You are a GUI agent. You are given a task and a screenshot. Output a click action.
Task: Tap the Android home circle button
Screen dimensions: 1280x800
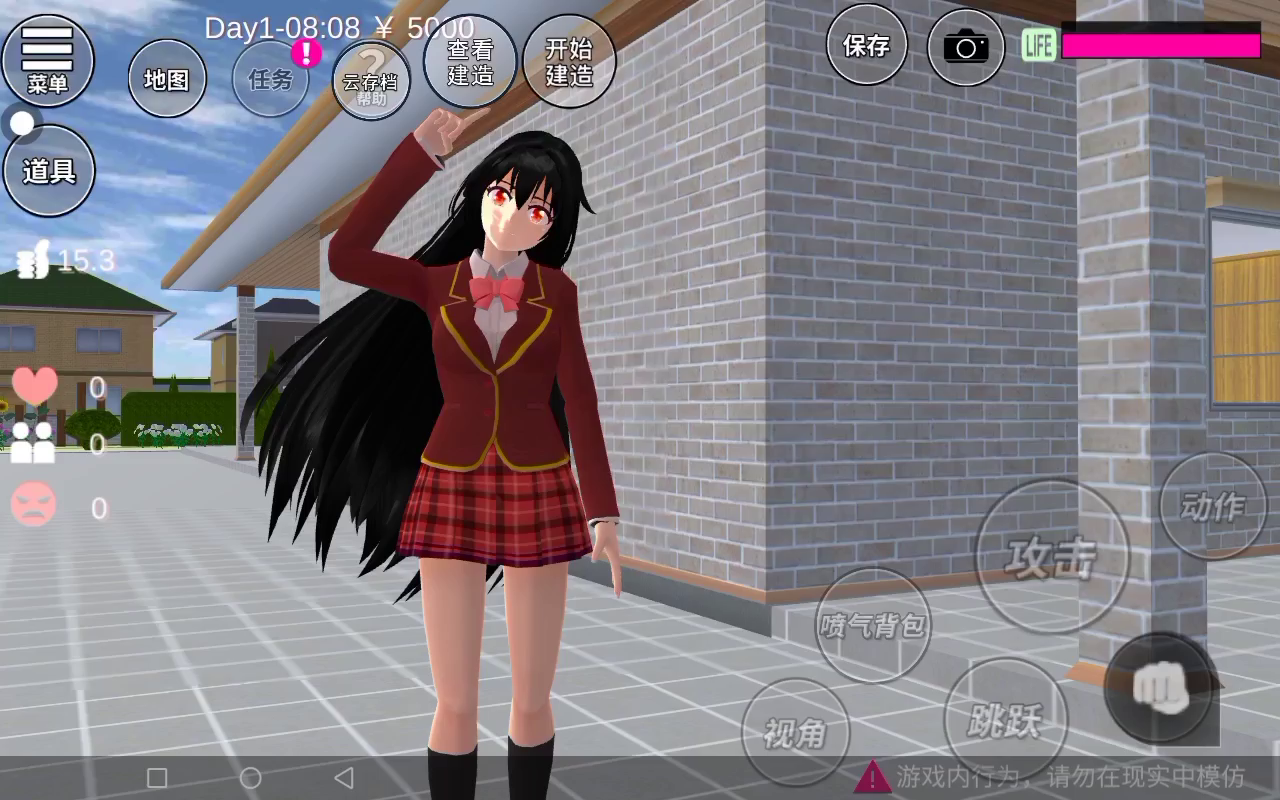point(251,777)
